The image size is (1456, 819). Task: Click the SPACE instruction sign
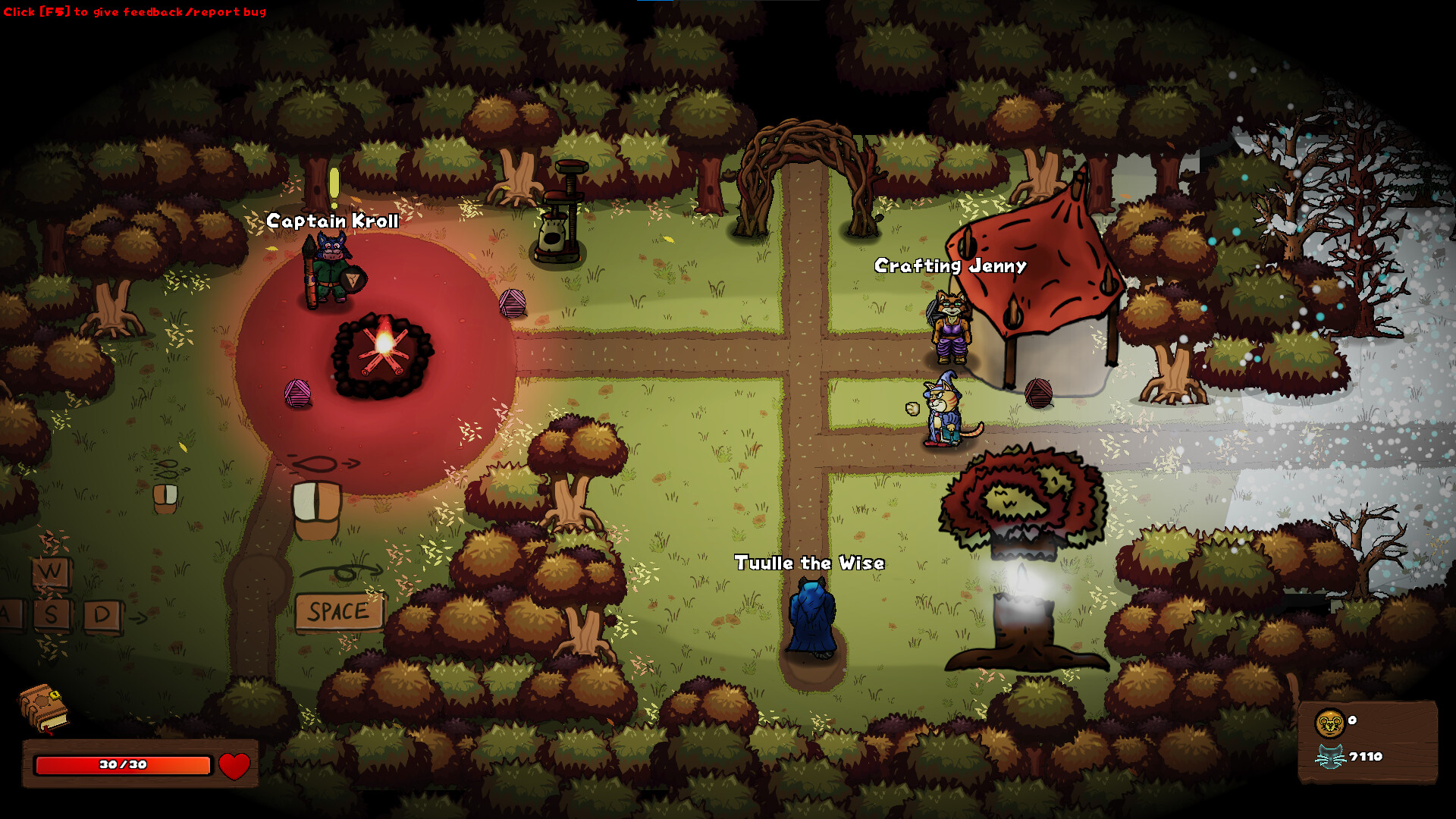click(x=337, y=610)
